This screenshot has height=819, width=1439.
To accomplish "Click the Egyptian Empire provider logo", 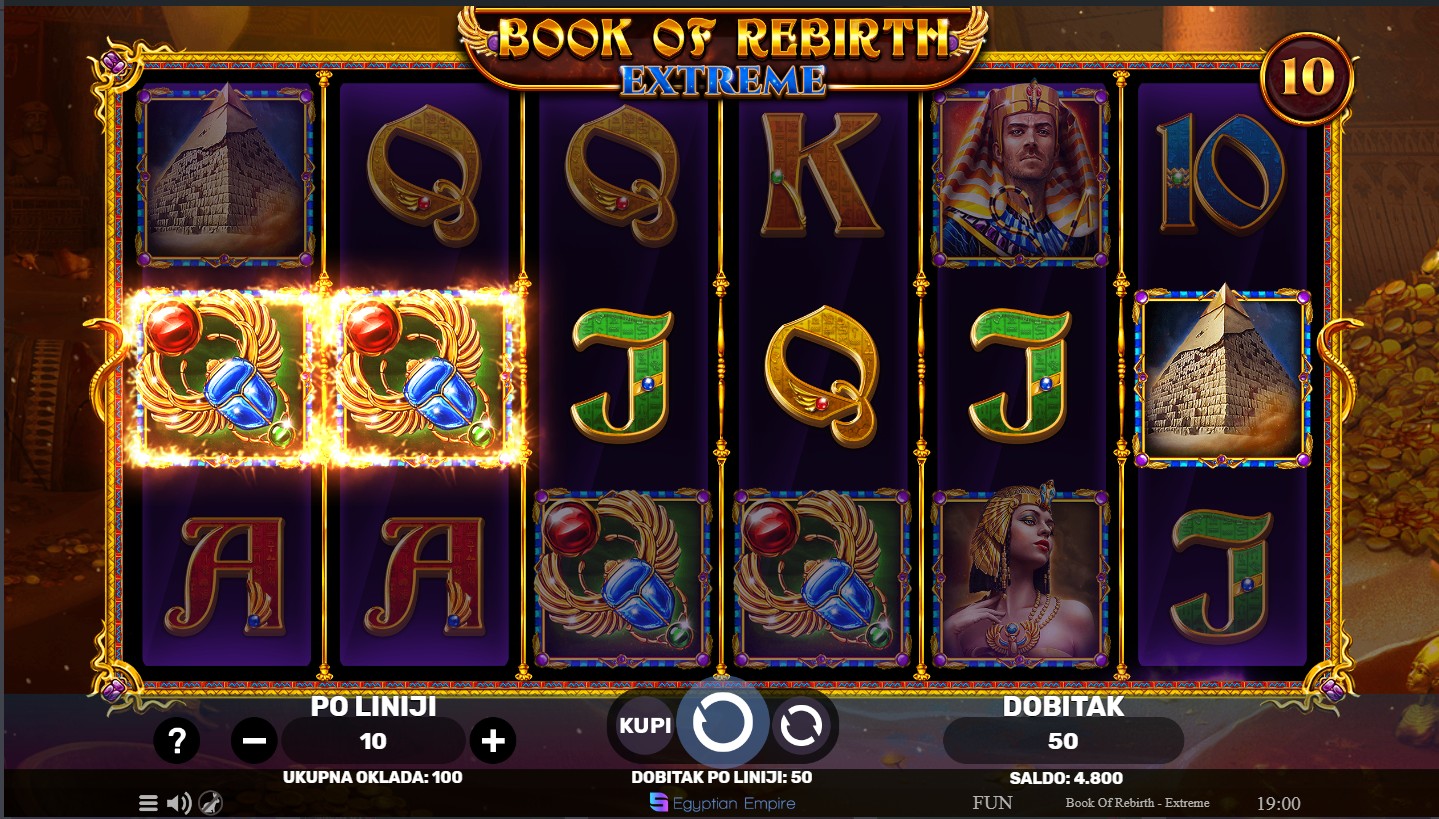I will 722,802.
